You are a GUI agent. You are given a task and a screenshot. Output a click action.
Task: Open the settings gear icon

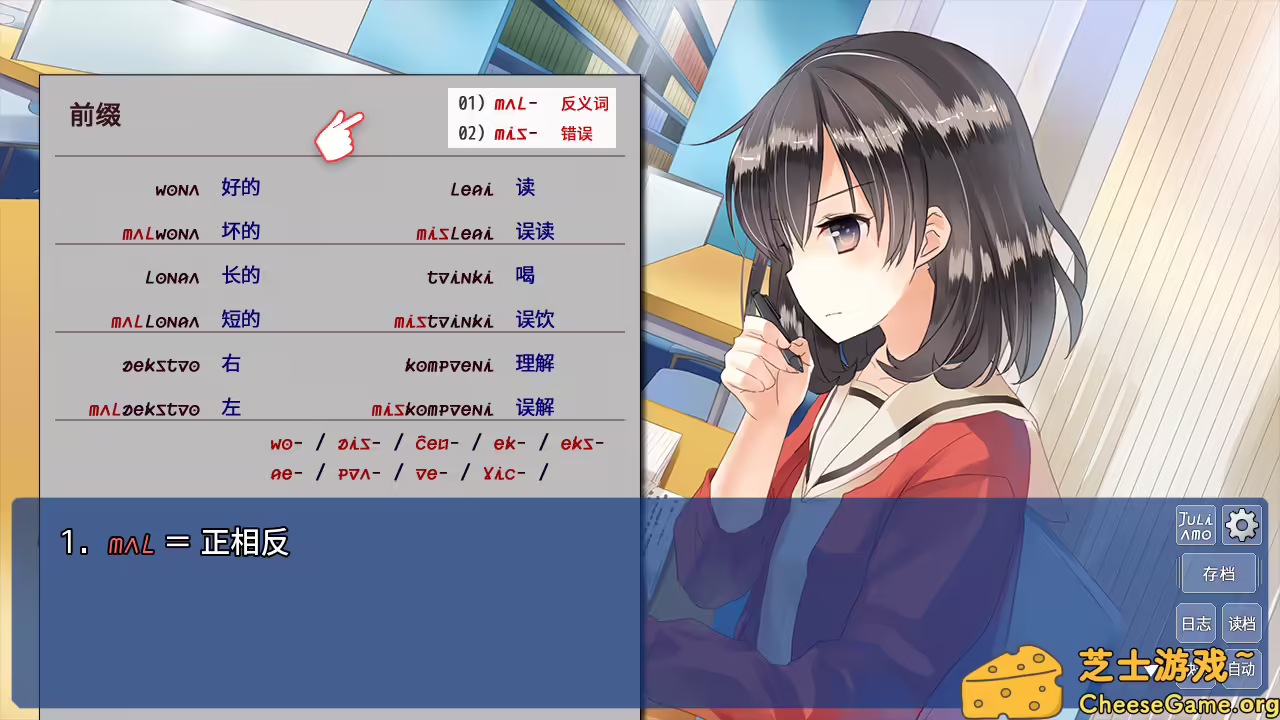(x=1241, y=525)
